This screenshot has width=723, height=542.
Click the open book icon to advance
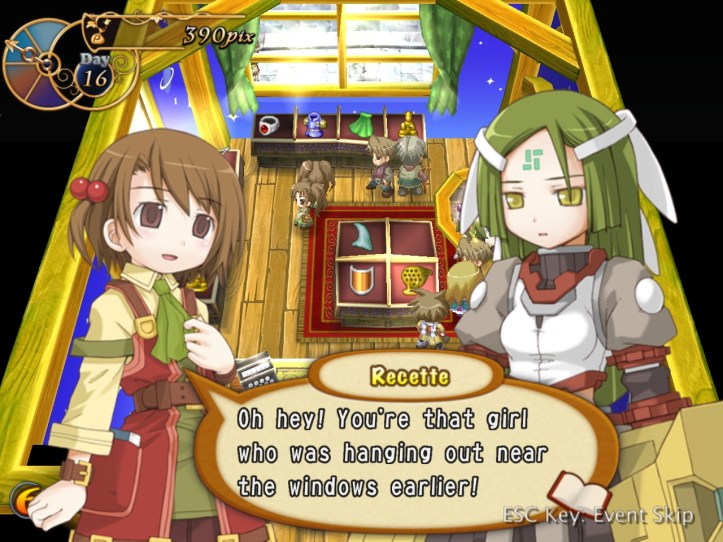pos(580,496)
